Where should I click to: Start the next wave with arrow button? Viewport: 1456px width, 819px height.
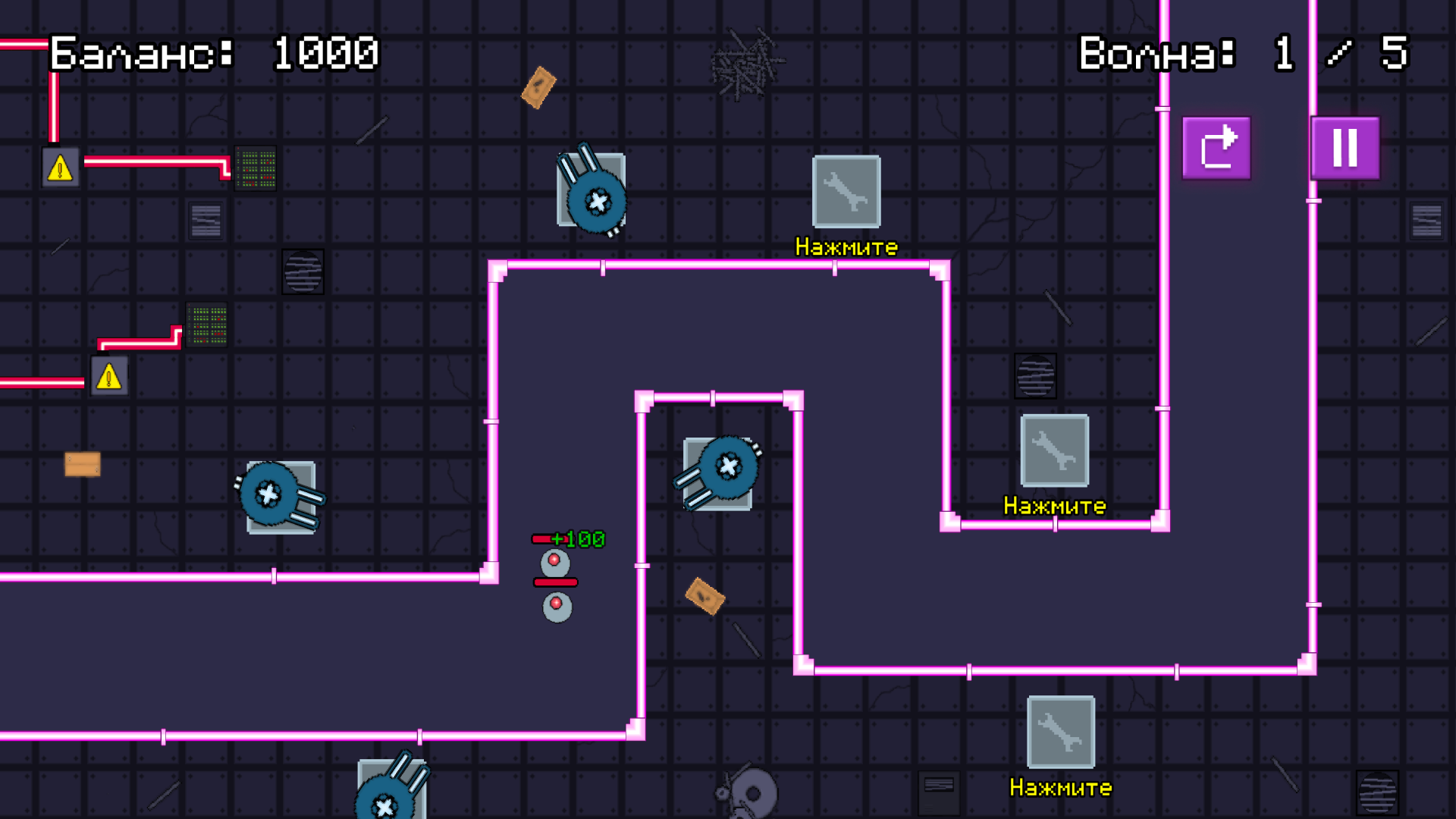click(x=1216, y=147)
